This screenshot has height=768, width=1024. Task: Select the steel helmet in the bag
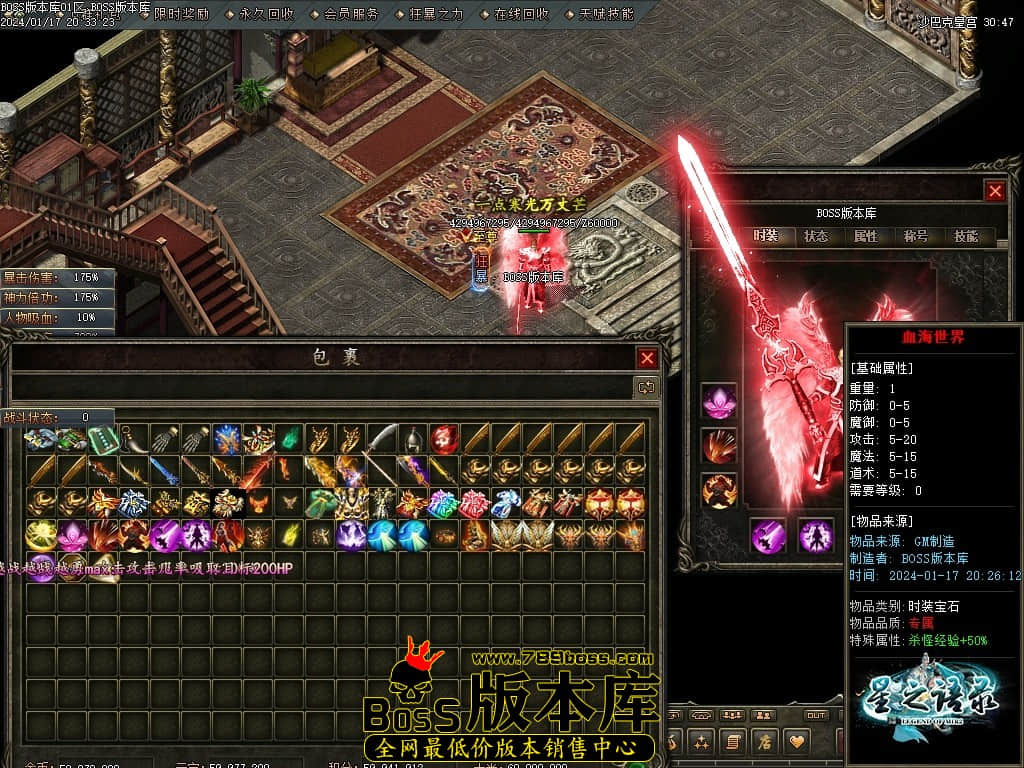[x=413, y=439]
